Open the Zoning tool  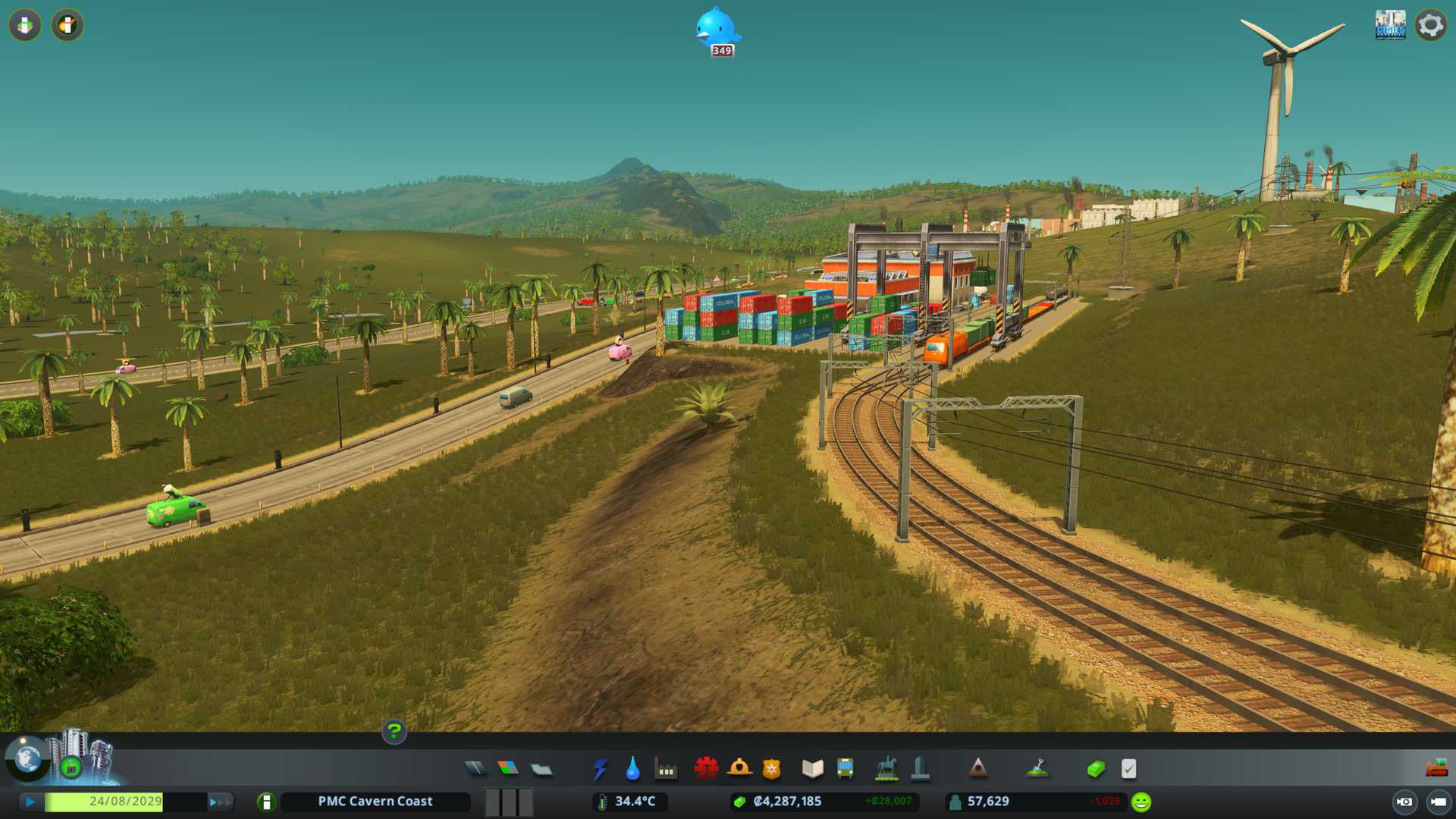508,769
